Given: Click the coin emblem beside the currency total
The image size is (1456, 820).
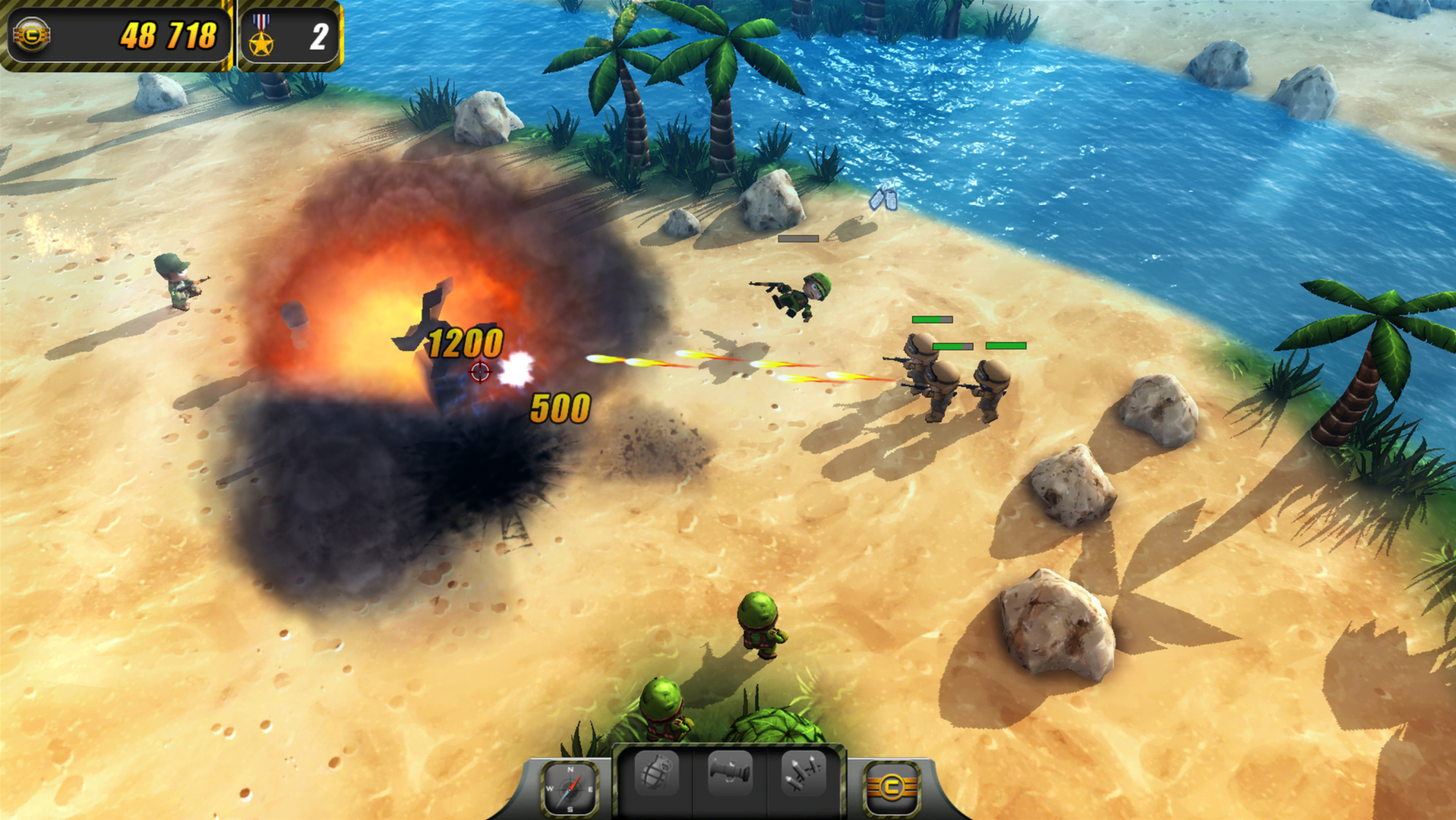Looking at the screenshot, I should coord(30,33).
